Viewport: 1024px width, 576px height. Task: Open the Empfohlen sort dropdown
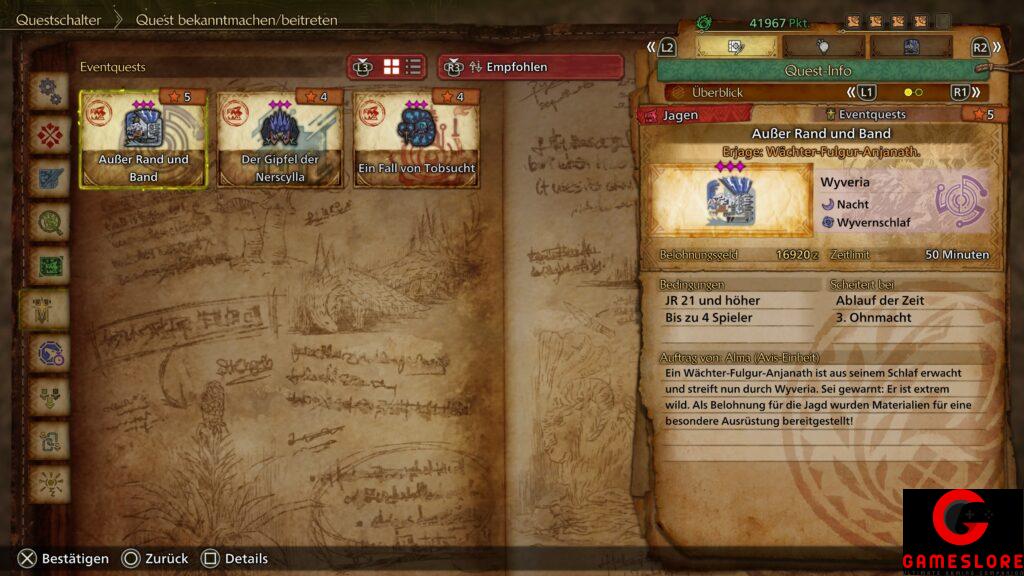(x=530, y=67)
